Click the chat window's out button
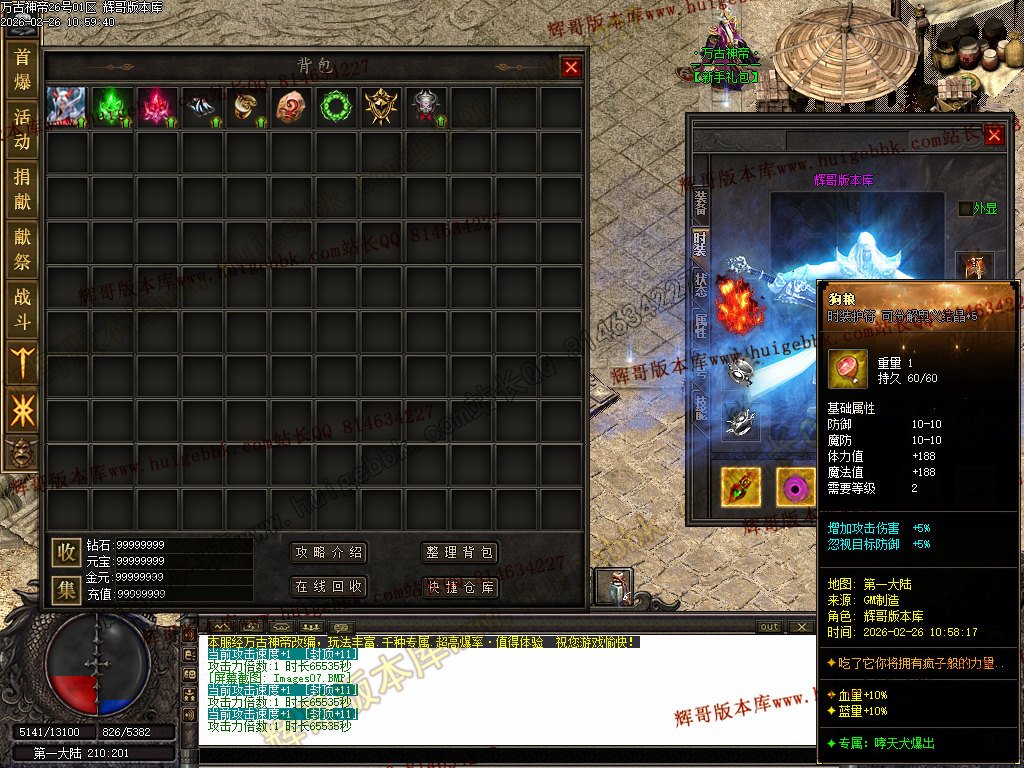This screenshot has width=1024, height=768. pos(769,627)
